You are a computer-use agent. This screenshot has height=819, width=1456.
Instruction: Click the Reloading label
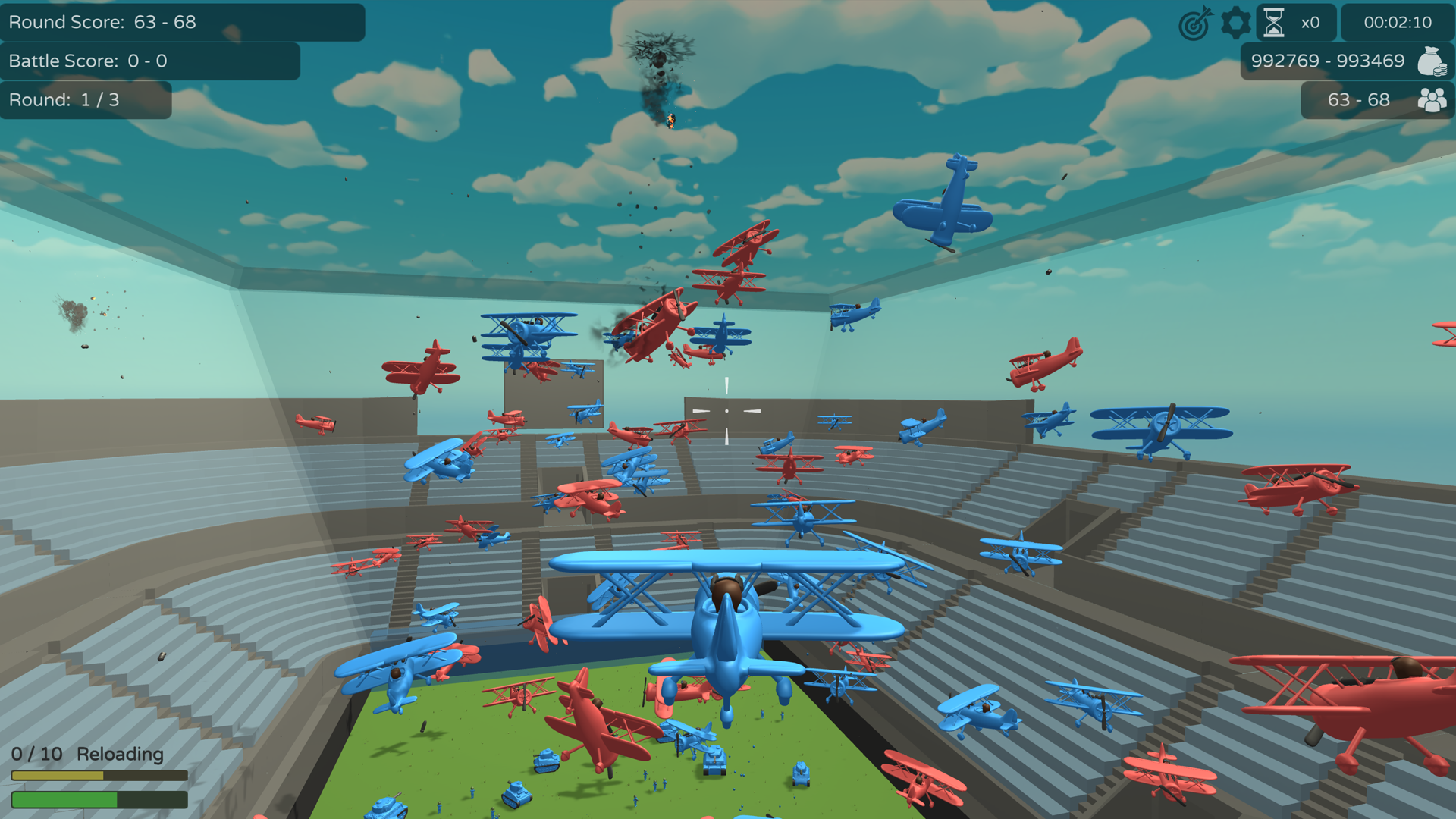(x=121, y=755)
